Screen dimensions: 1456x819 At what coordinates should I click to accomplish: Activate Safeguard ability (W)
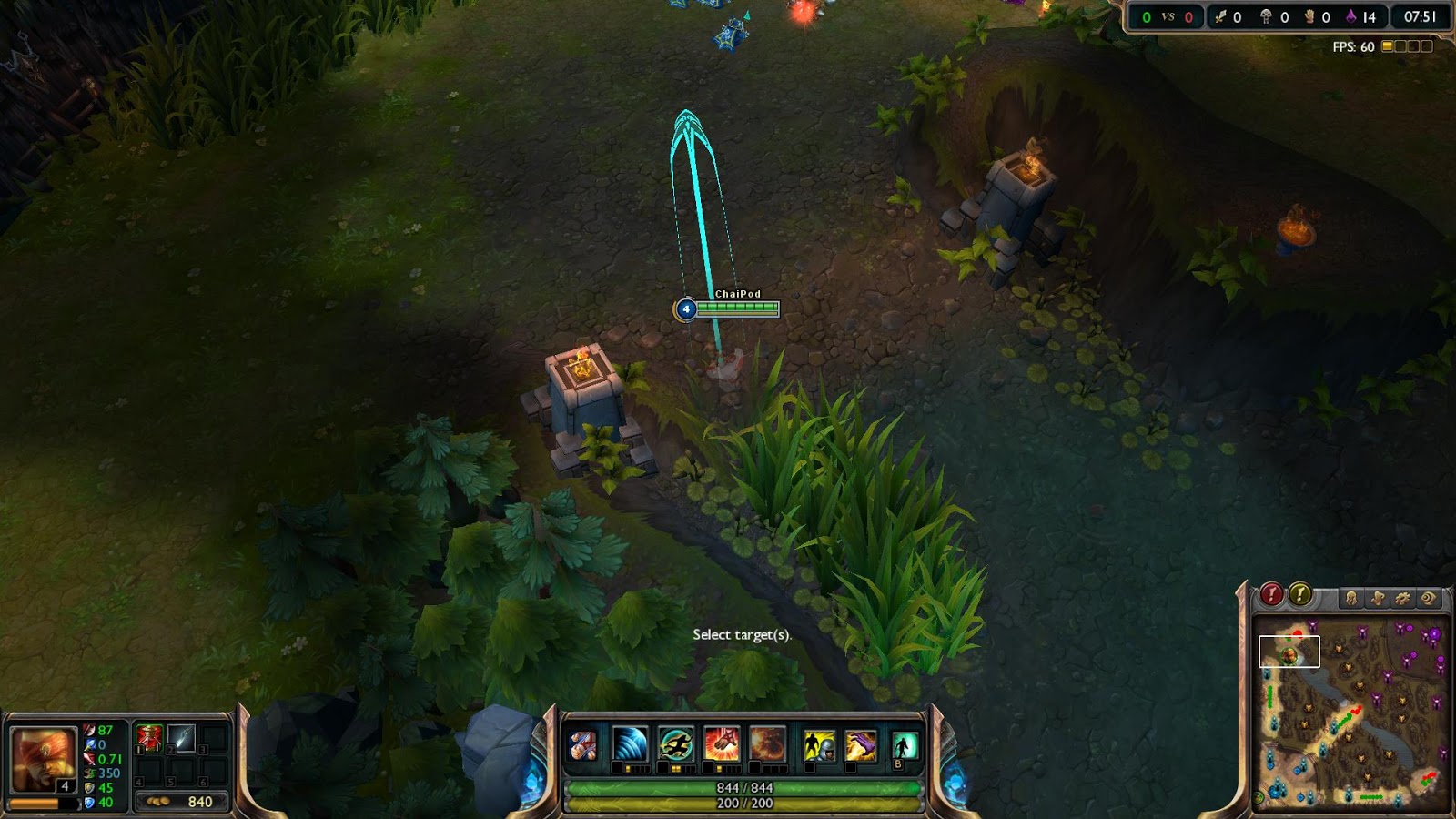tap(674, 744)
